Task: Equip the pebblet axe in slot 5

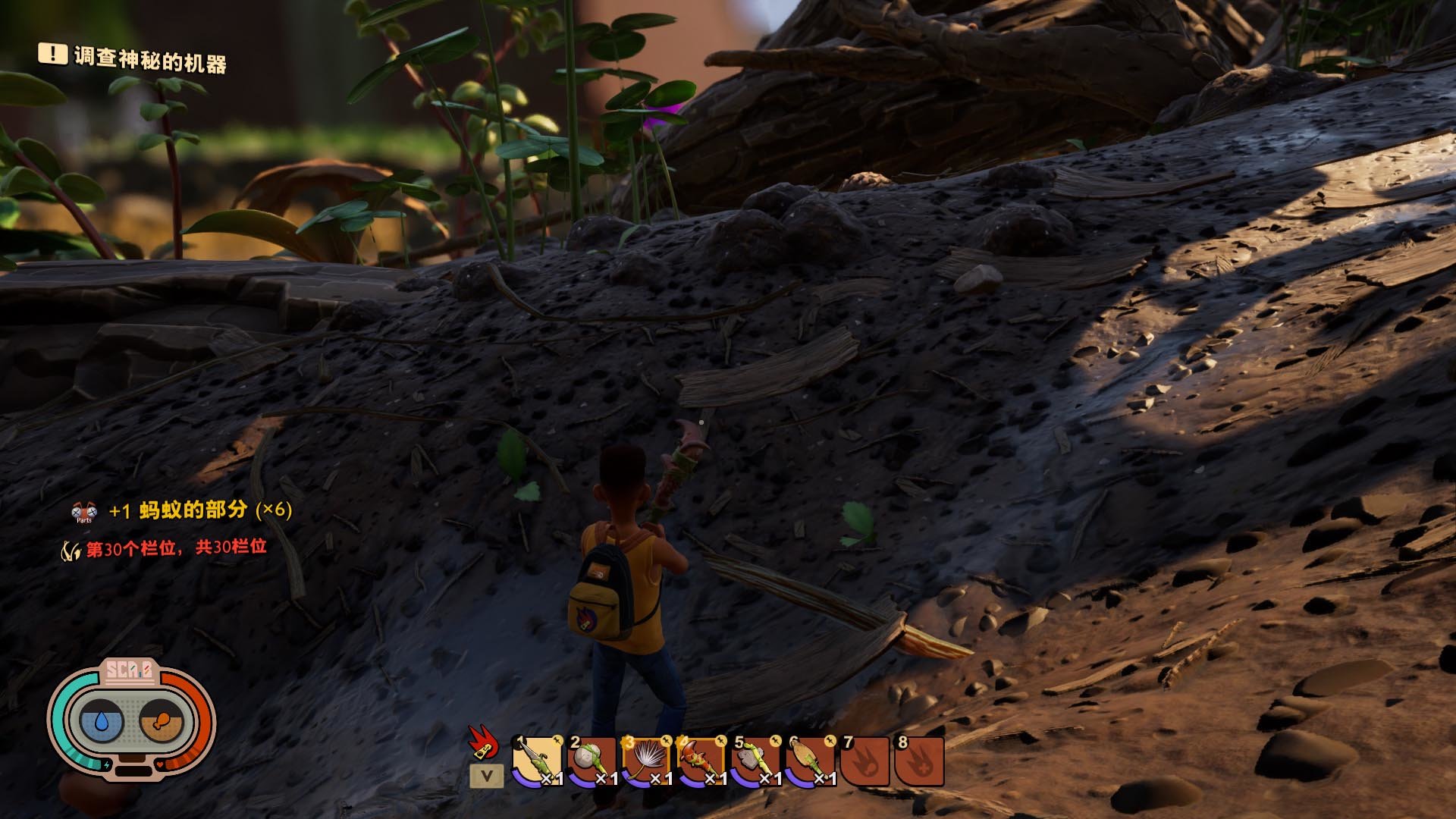Action: (x=756, y=761)
